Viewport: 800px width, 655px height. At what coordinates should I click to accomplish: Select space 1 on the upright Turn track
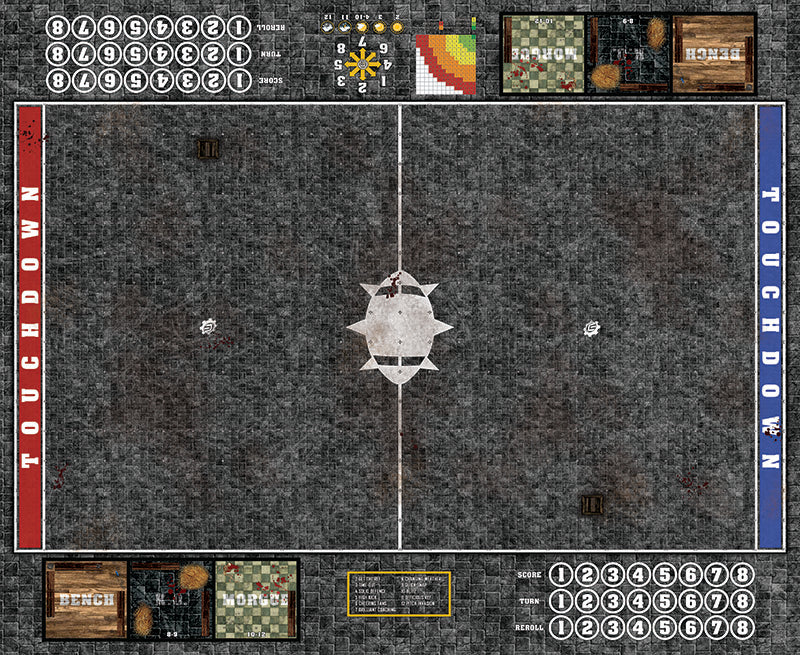point(561,602)
